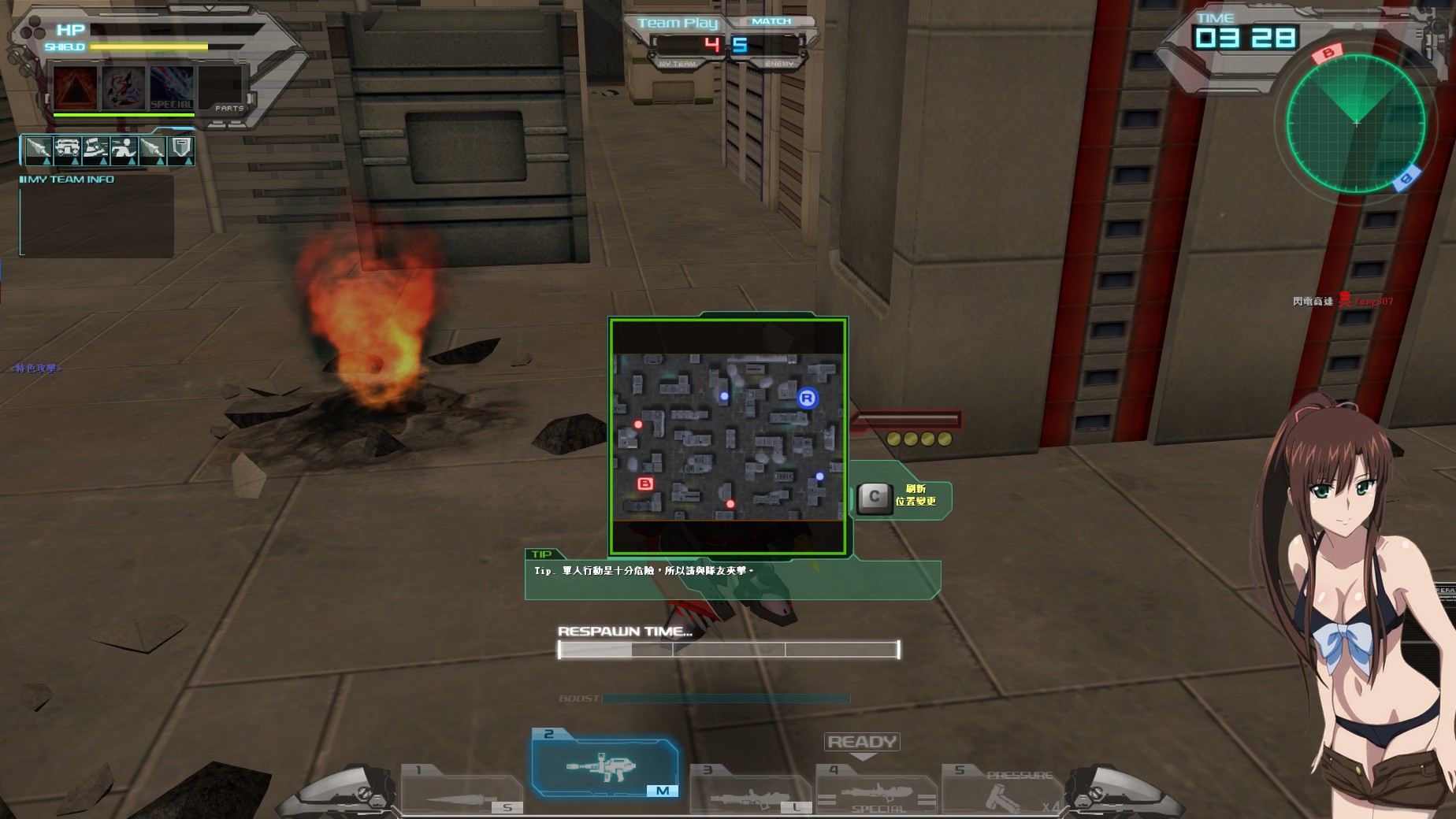This screenshot has height=819, width=1456.
Task: Select the shield icon in the loadout row
Action: [x=180, y=148]
